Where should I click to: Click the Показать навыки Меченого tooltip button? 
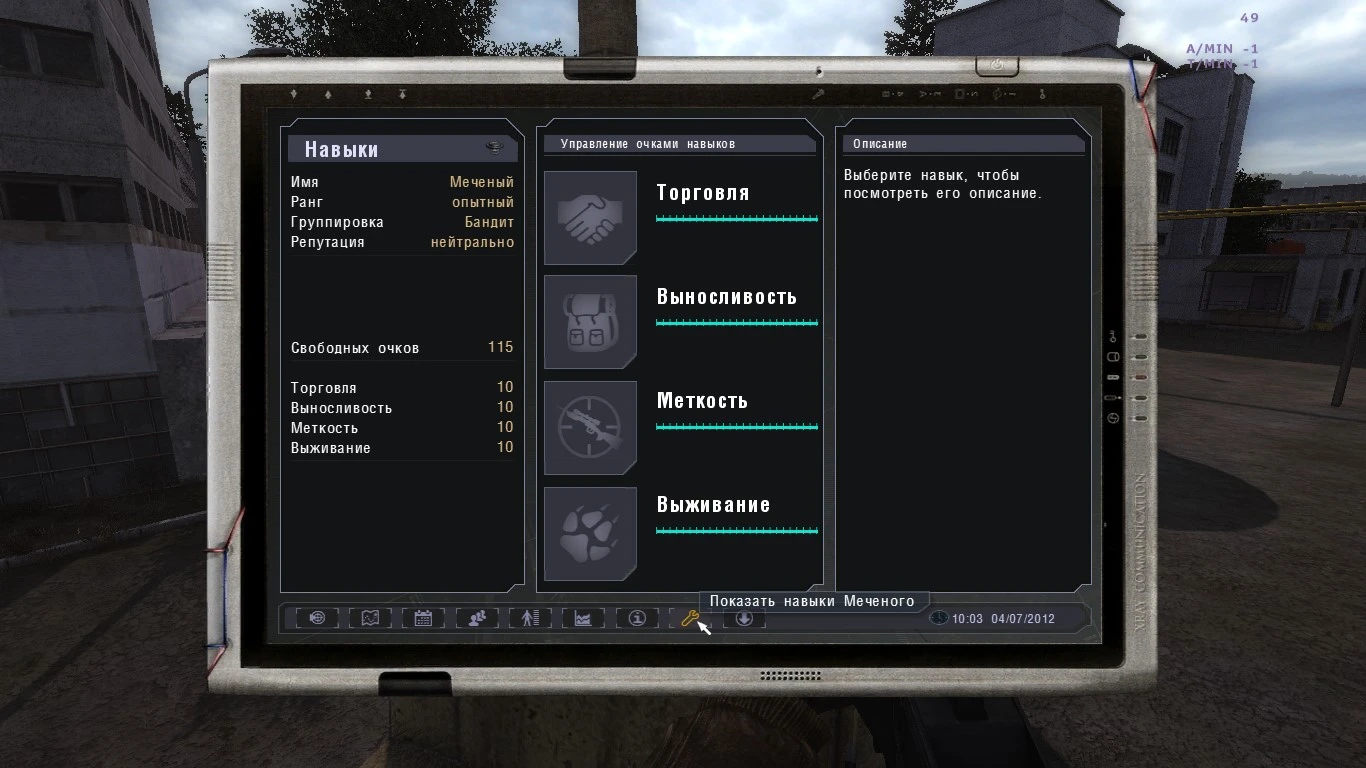point(813,601)
